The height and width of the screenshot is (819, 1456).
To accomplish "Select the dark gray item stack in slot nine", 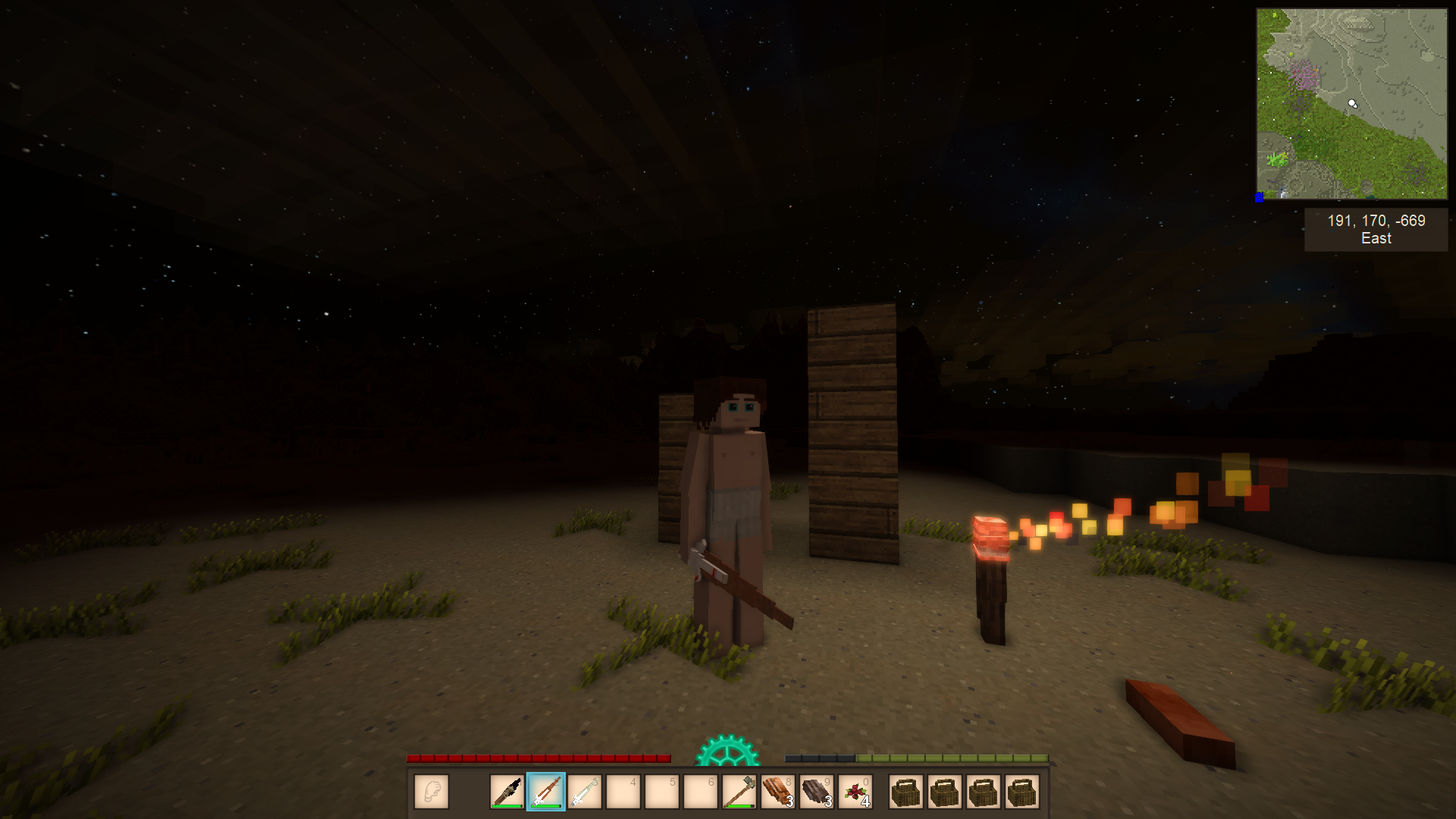I will 816,792.
